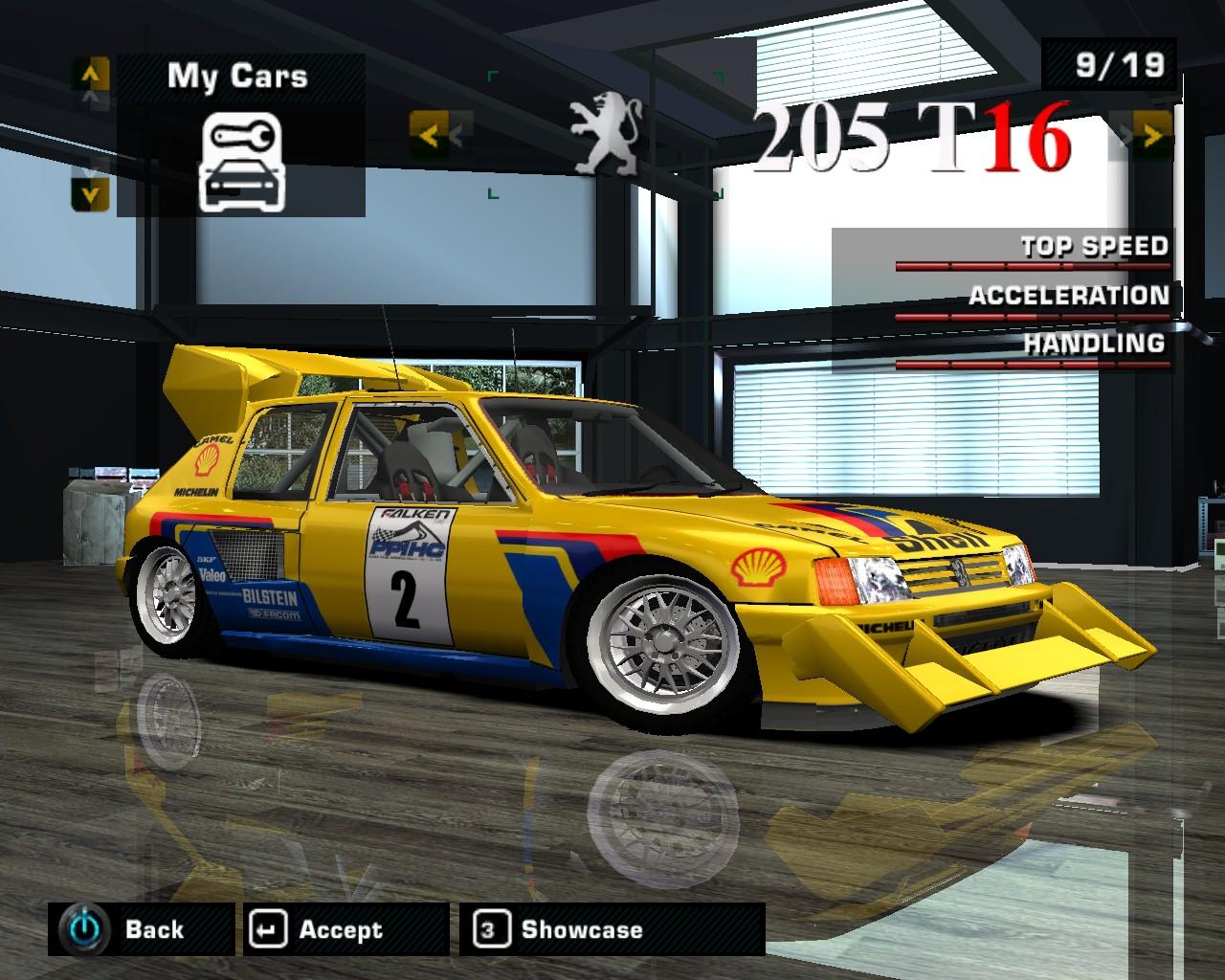Accept the selected 205 T16 car
This screenshot has width=1225, height=980.
[345, 929]
